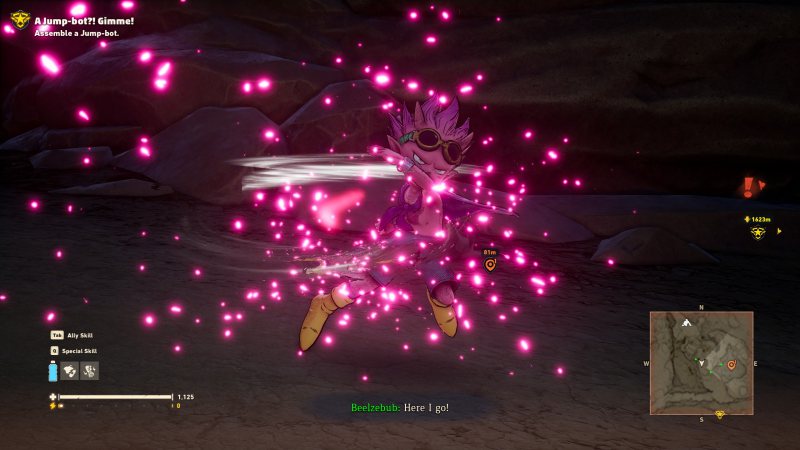This screenshot has height=450, width=800.
Task: Use the second grey skill icon
Action: (x=90, y=371)
